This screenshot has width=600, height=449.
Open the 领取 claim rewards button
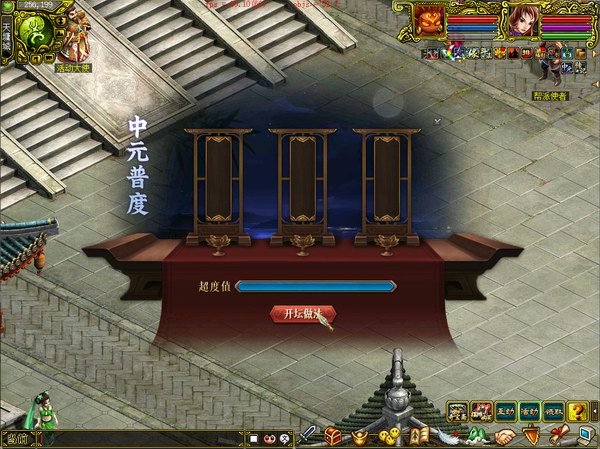click(x=553, y=410)
